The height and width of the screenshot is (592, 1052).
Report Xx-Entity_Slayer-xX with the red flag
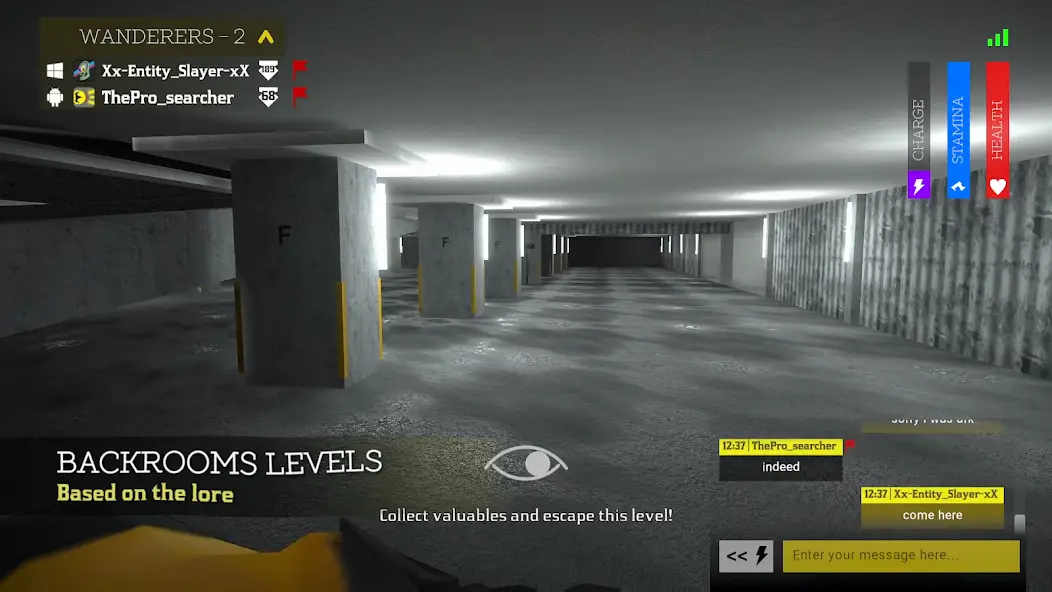(x=299, y=70)
